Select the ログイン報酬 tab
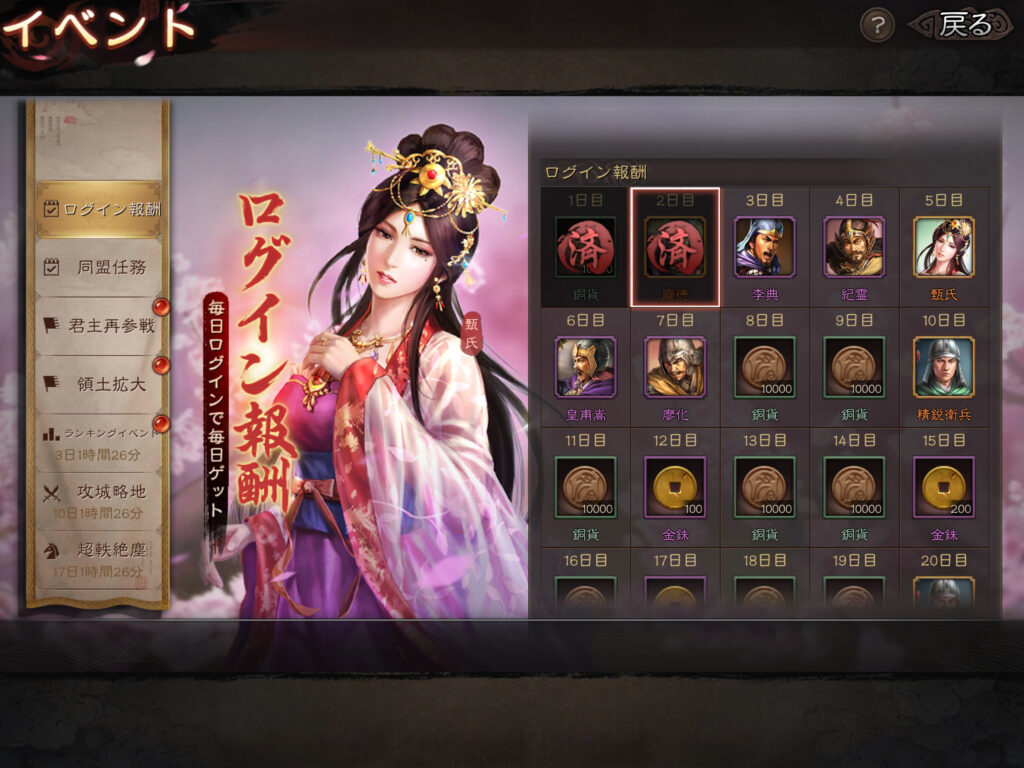Viewport: 1024px width, 768px height. [x=99, y=209]
